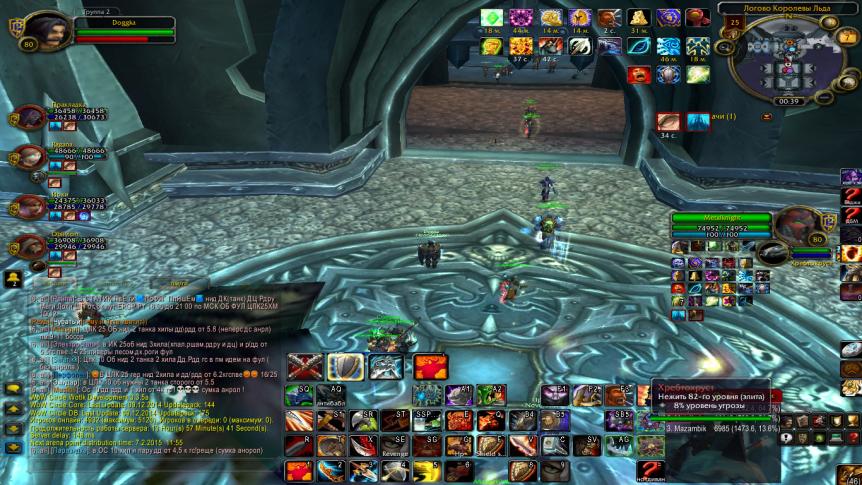
Task: Use the green ability labeled A2
Action: [x=492, y=395]
